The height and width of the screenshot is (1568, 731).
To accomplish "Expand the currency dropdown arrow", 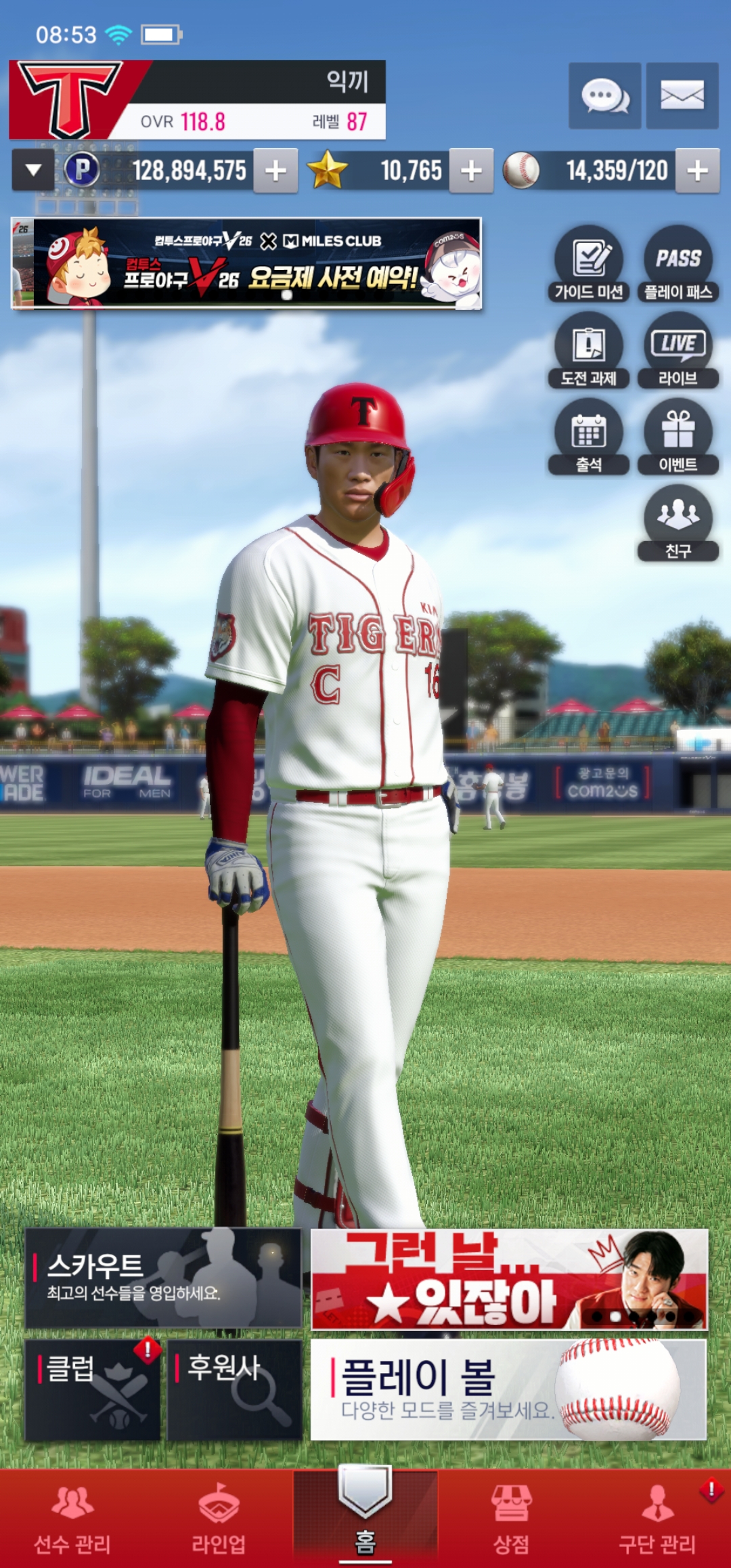I will point(33,171).
